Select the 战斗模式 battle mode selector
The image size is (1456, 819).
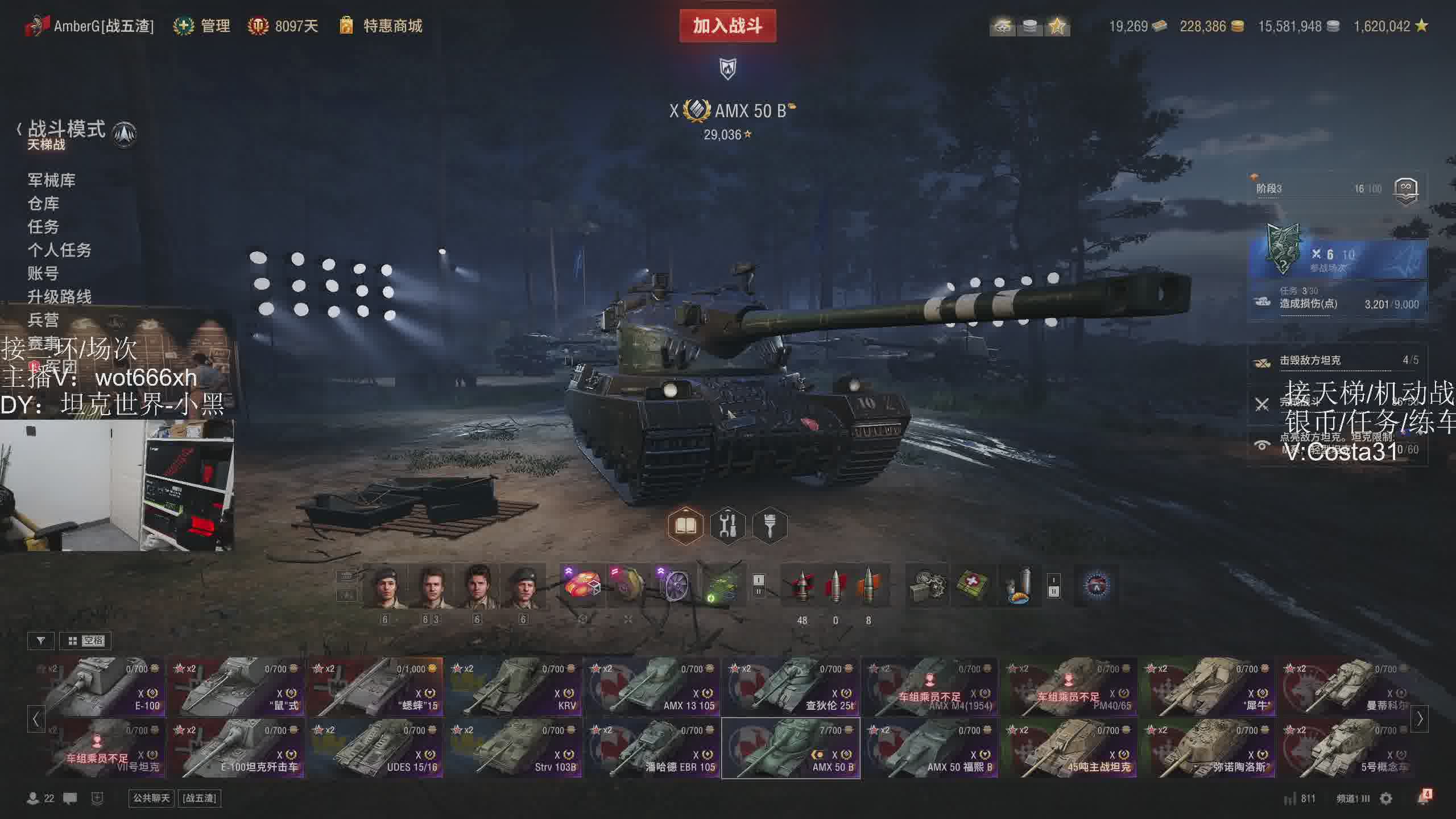point(67,130)
